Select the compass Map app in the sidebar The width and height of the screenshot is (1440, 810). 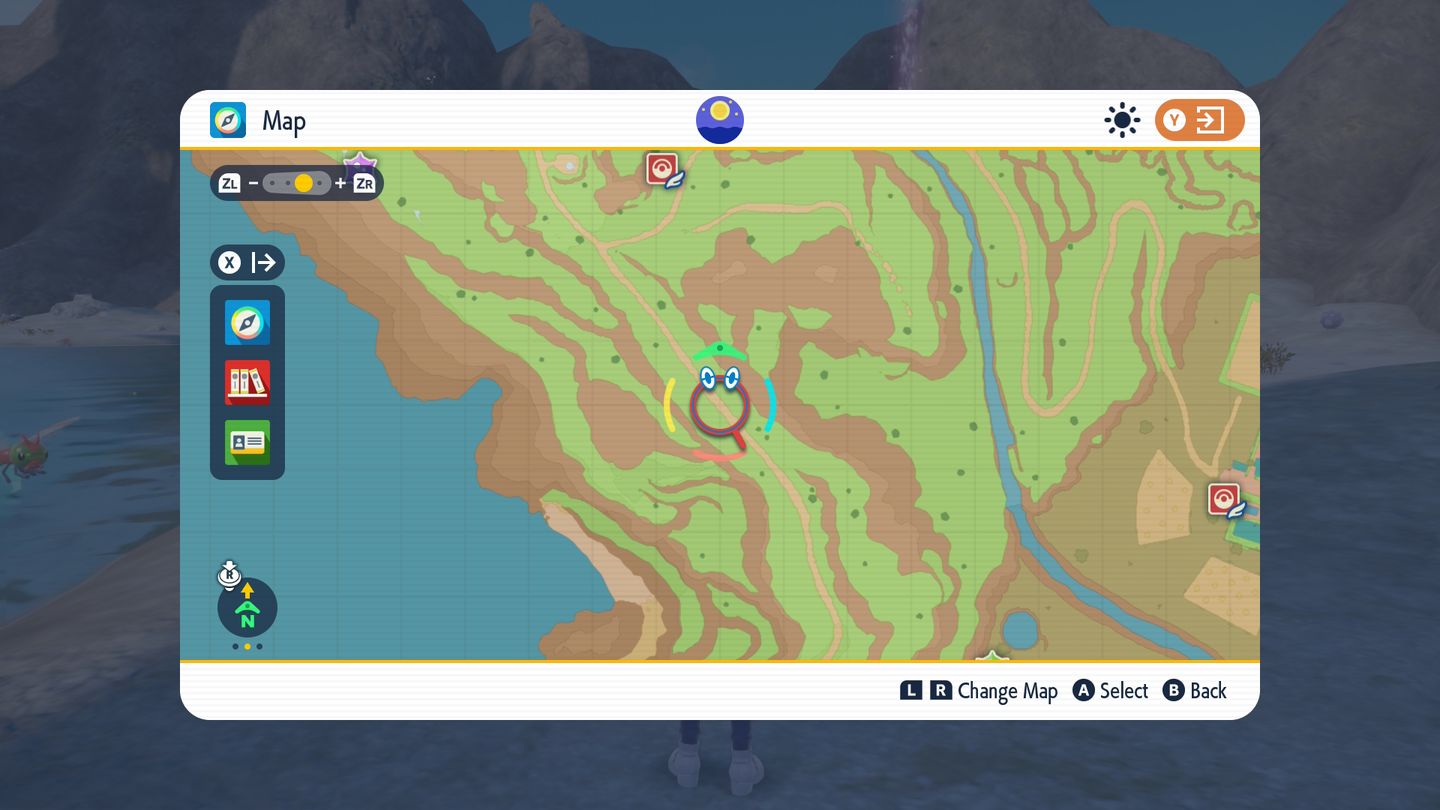(x=247, y=322)
